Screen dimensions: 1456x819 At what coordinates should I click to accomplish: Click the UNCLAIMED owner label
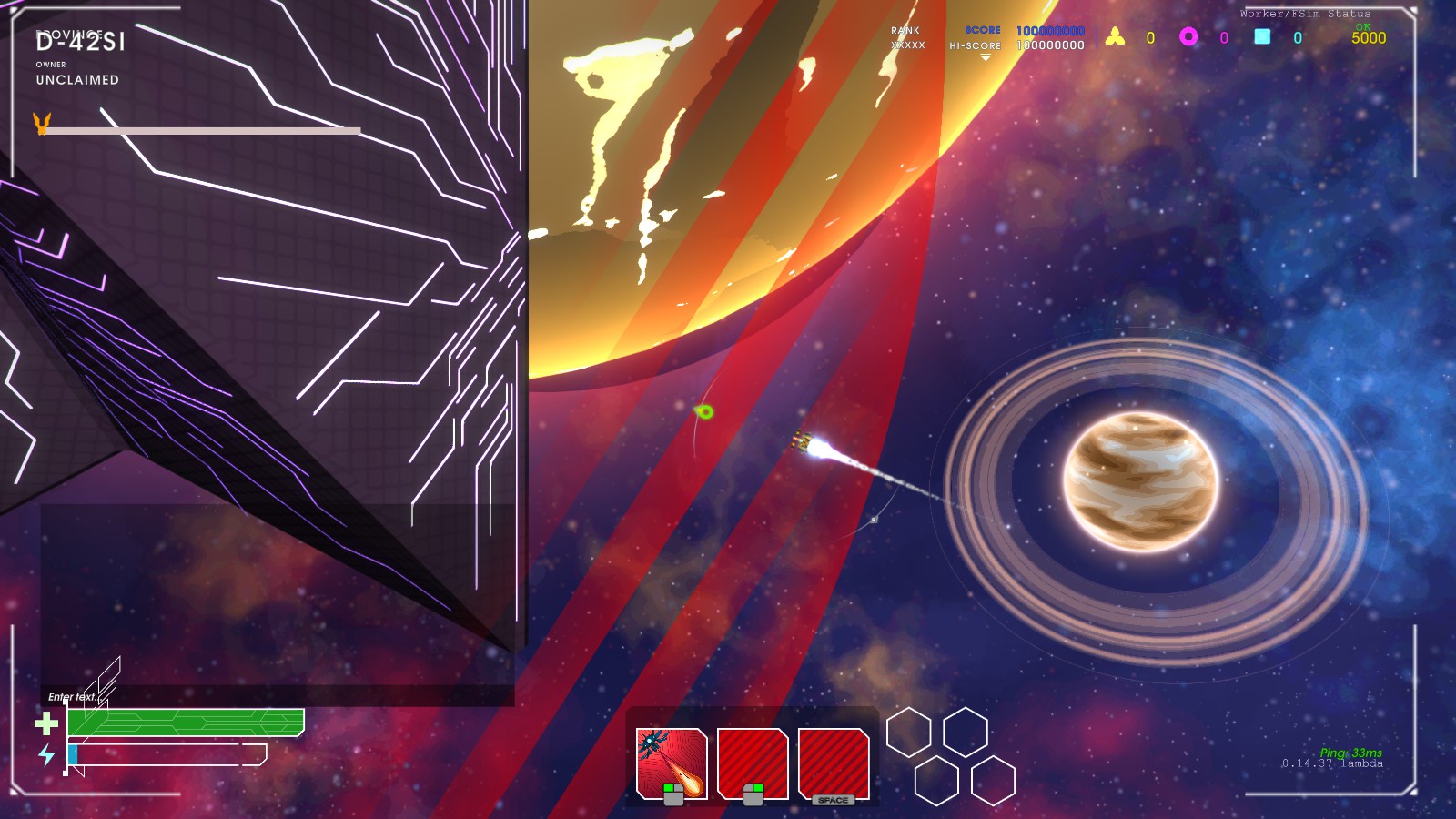(76, 80)
